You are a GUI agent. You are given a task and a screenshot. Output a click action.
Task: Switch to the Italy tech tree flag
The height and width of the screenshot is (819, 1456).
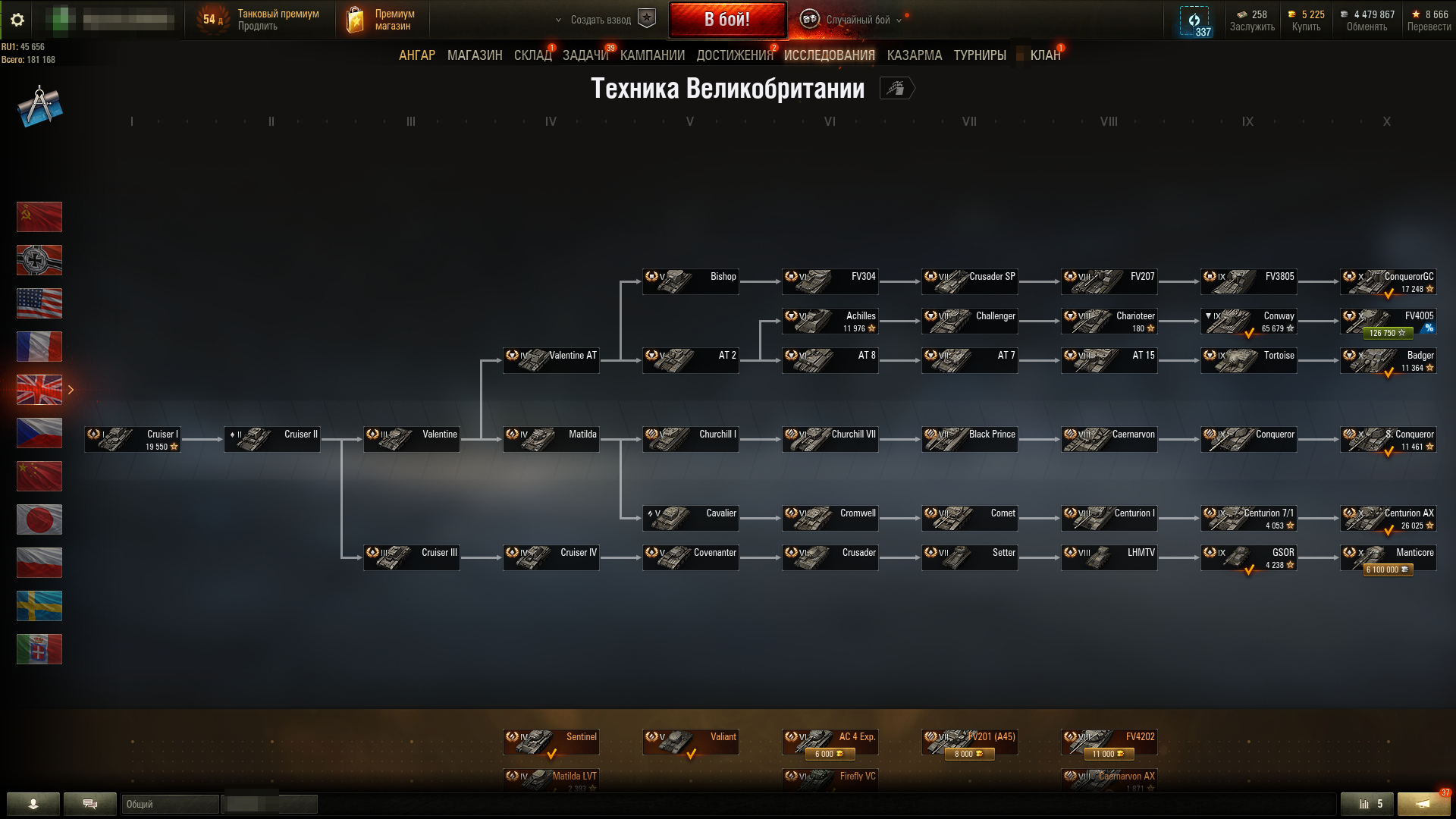pos(39,649)
